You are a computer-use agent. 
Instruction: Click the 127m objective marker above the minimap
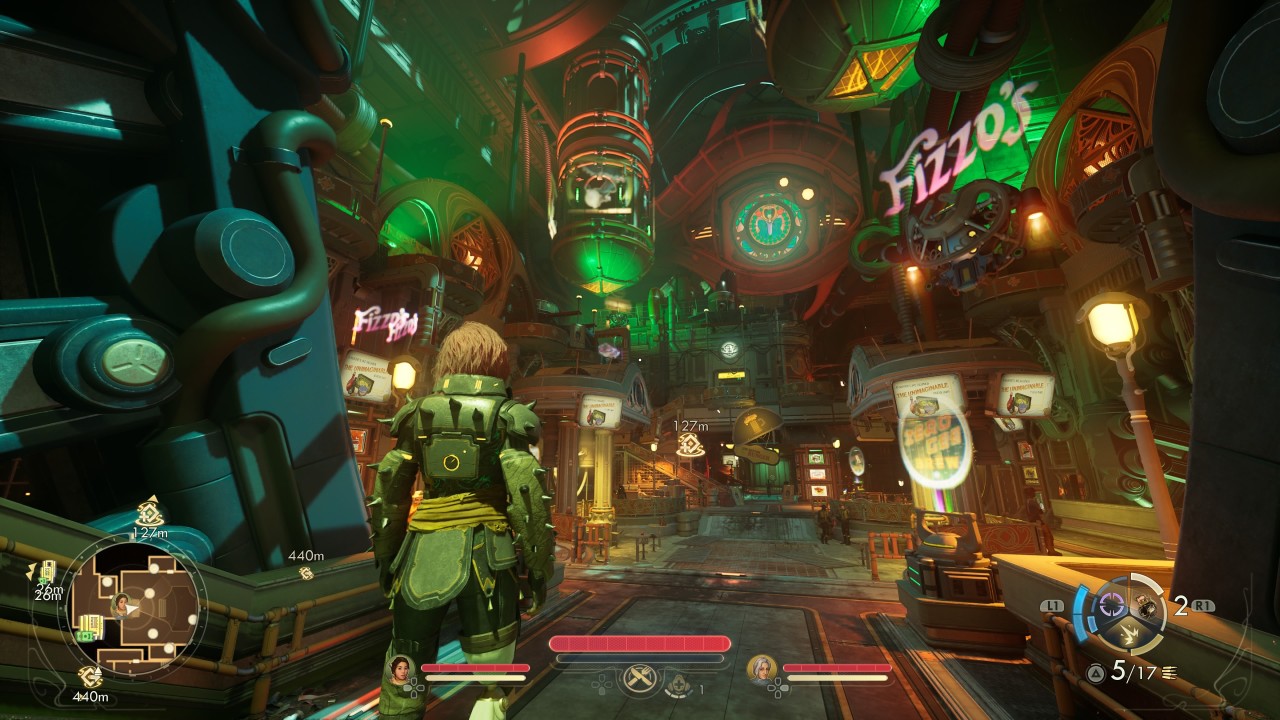point(150,515)
